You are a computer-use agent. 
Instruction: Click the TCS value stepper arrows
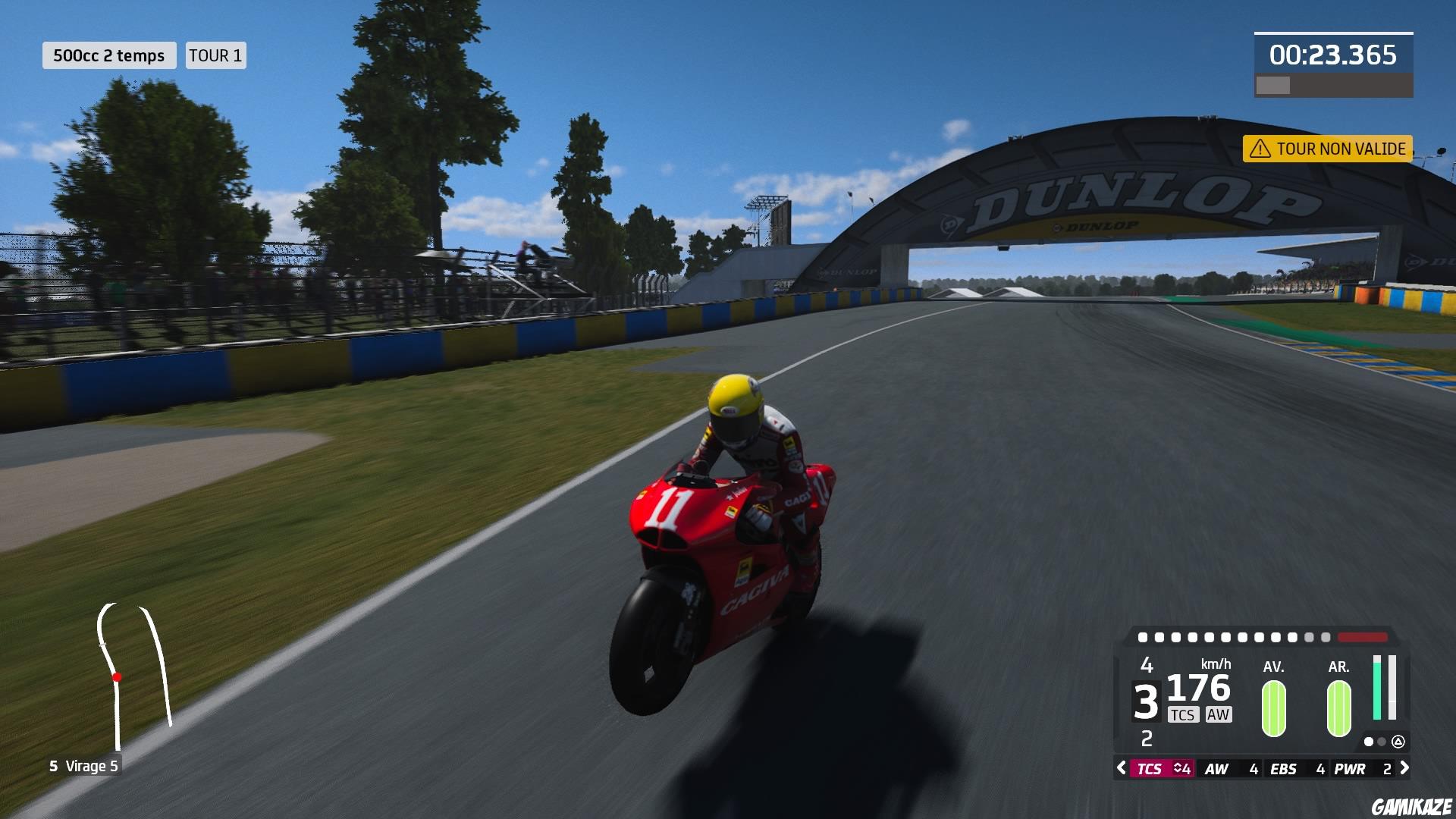tap(1176, 769)
